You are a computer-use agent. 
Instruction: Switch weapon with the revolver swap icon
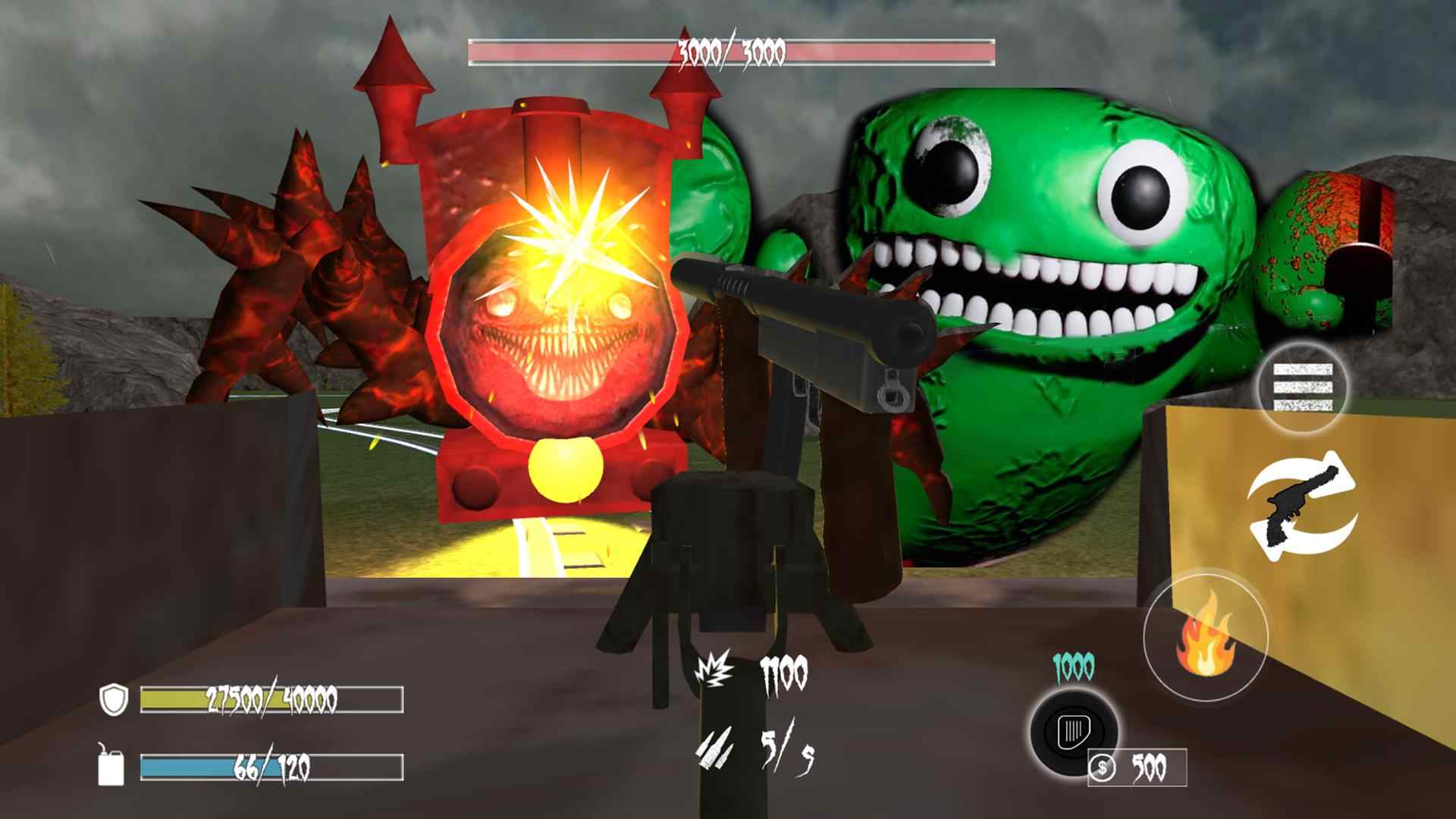click(x=1303, y=504)
